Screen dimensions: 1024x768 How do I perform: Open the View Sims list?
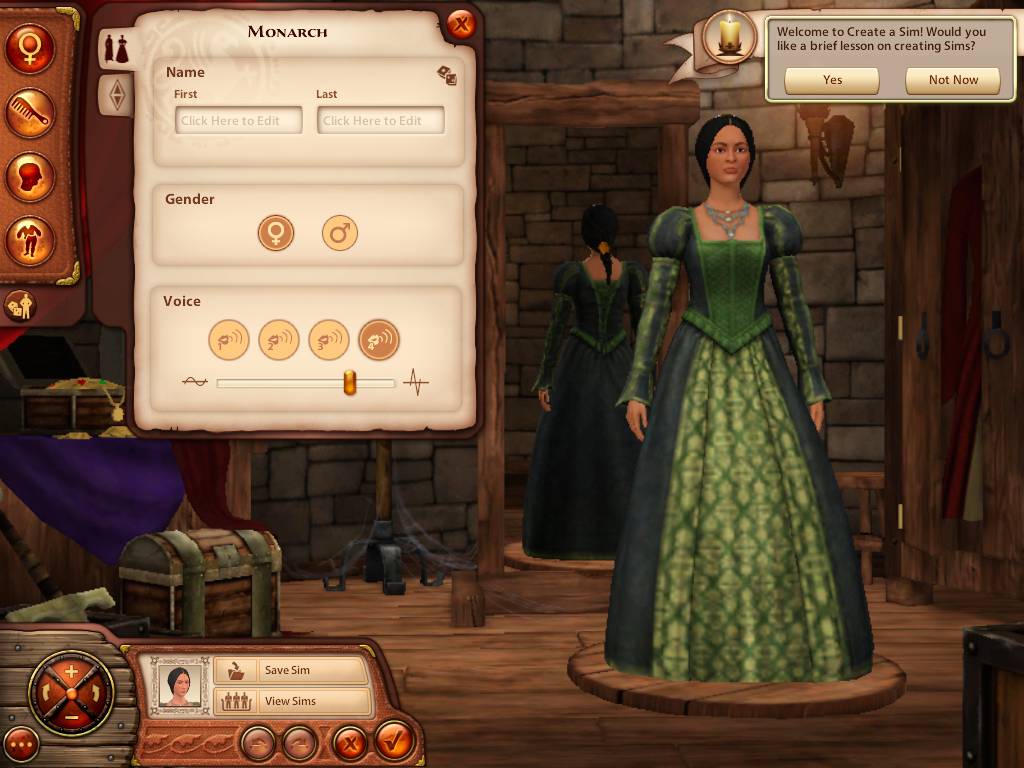[291, 701]
